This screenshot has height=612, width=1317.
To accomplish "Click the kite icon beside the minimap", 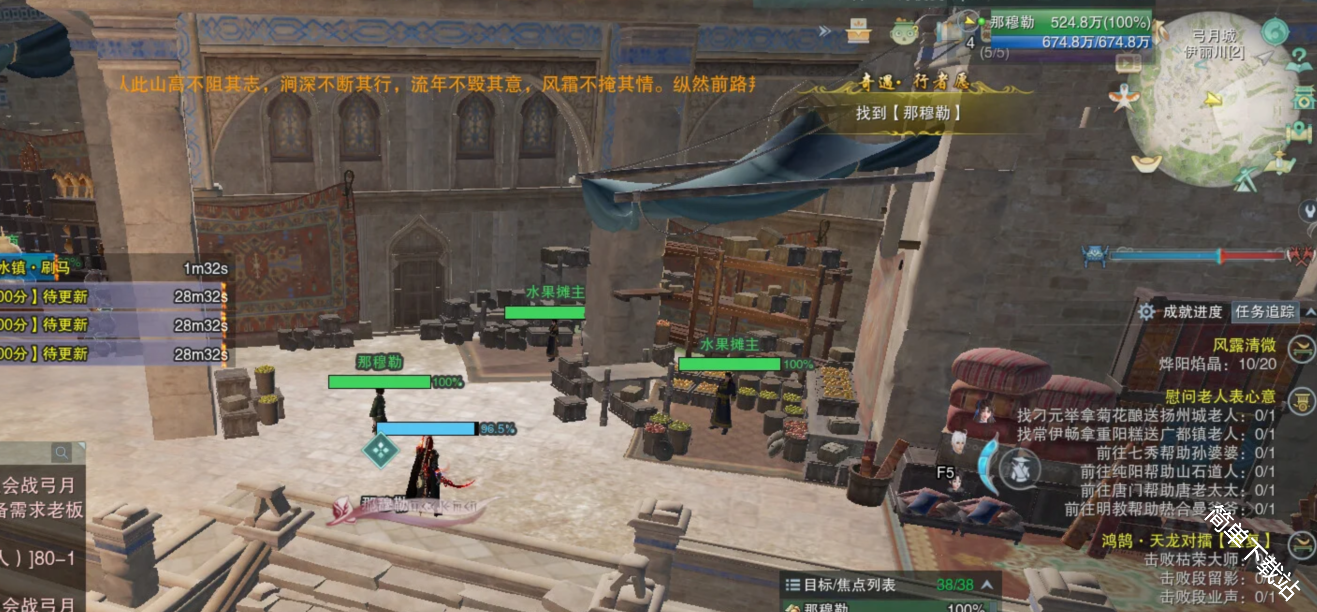I will click(1121, 97).
